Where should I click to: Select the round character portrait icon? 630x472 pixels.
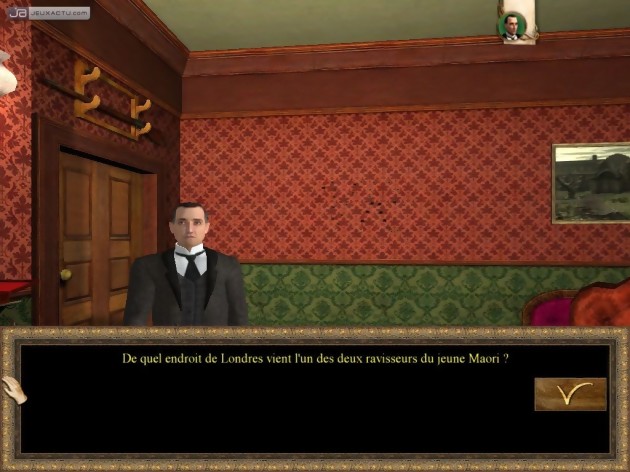point(513,27)
